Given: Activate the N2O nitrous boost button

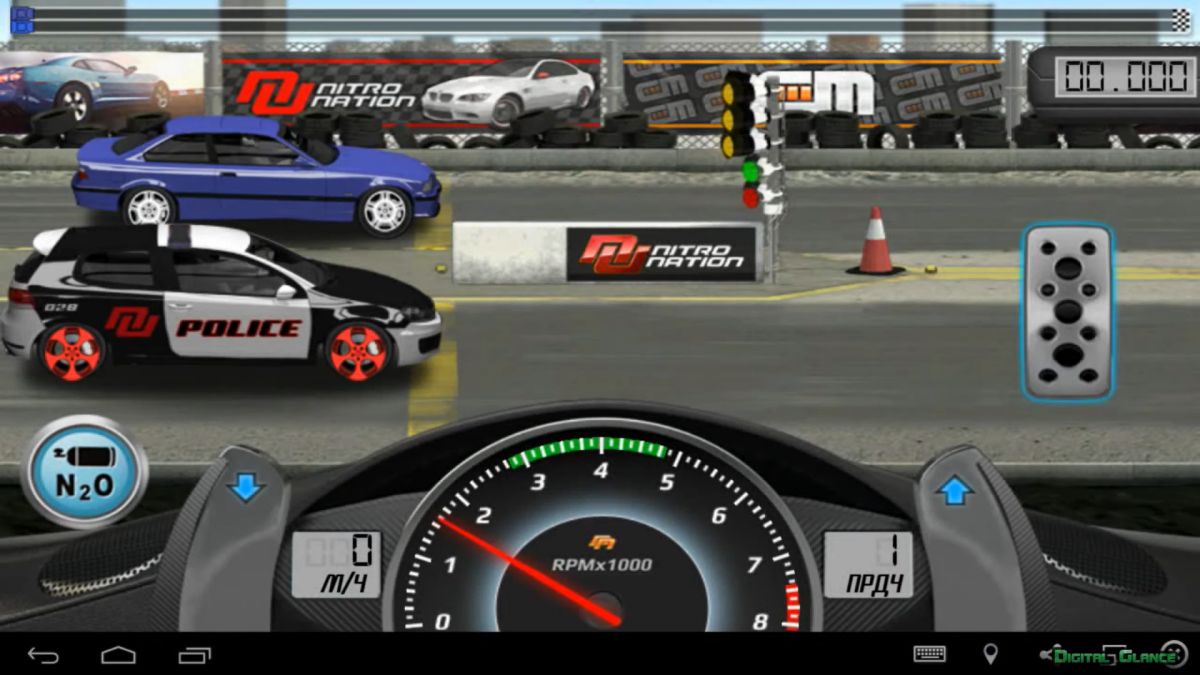Looking at the screenshot, I should tap(83, 472).
